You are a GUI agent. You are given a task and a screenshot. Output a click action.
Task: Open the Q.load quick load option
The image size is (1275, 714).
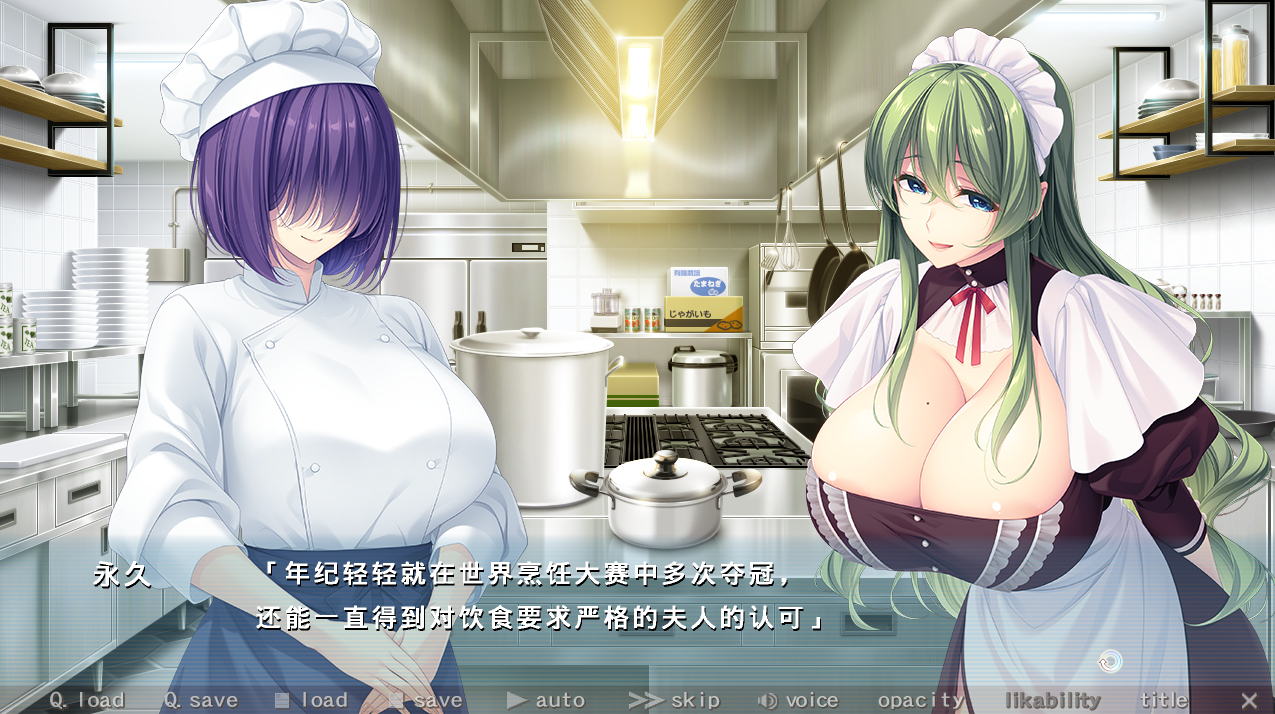click(x=87, y=700)
